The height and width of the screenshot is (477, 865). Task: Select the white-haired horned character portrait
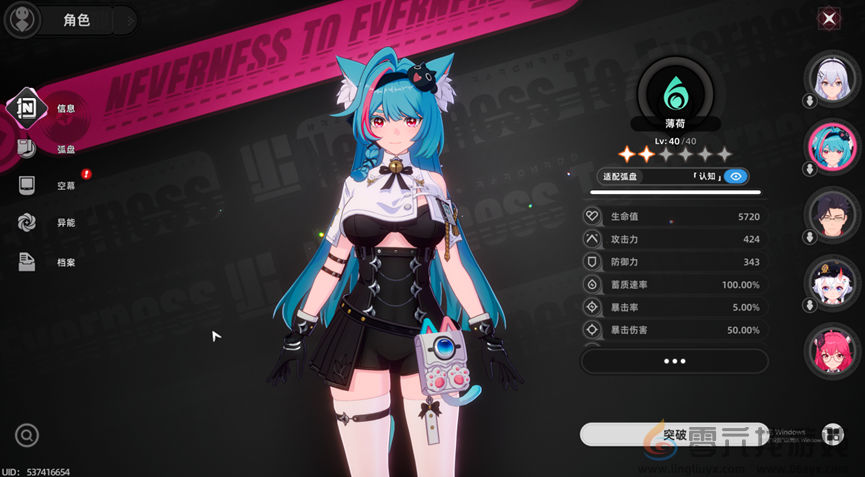pyautogui.click(x=832, y=282)
